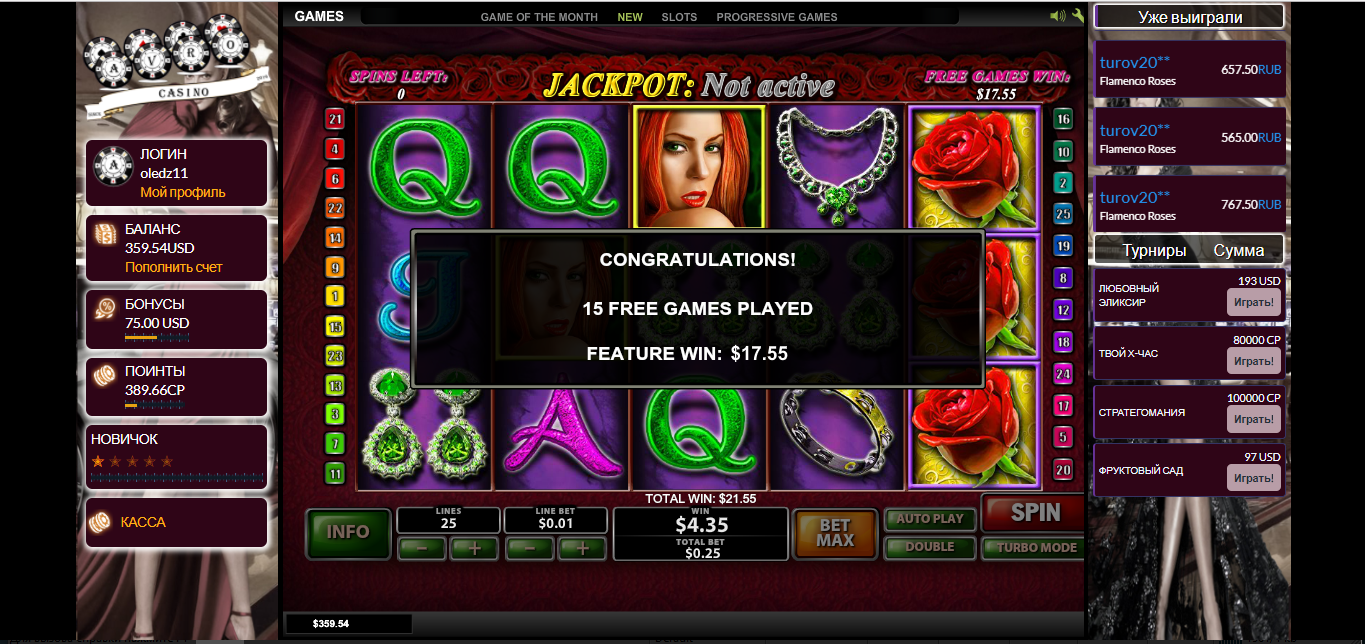Image resolution: width=1365 pixels, height=644 pixels.
Task: Open the NEW games category
Action: click(630, 17)
